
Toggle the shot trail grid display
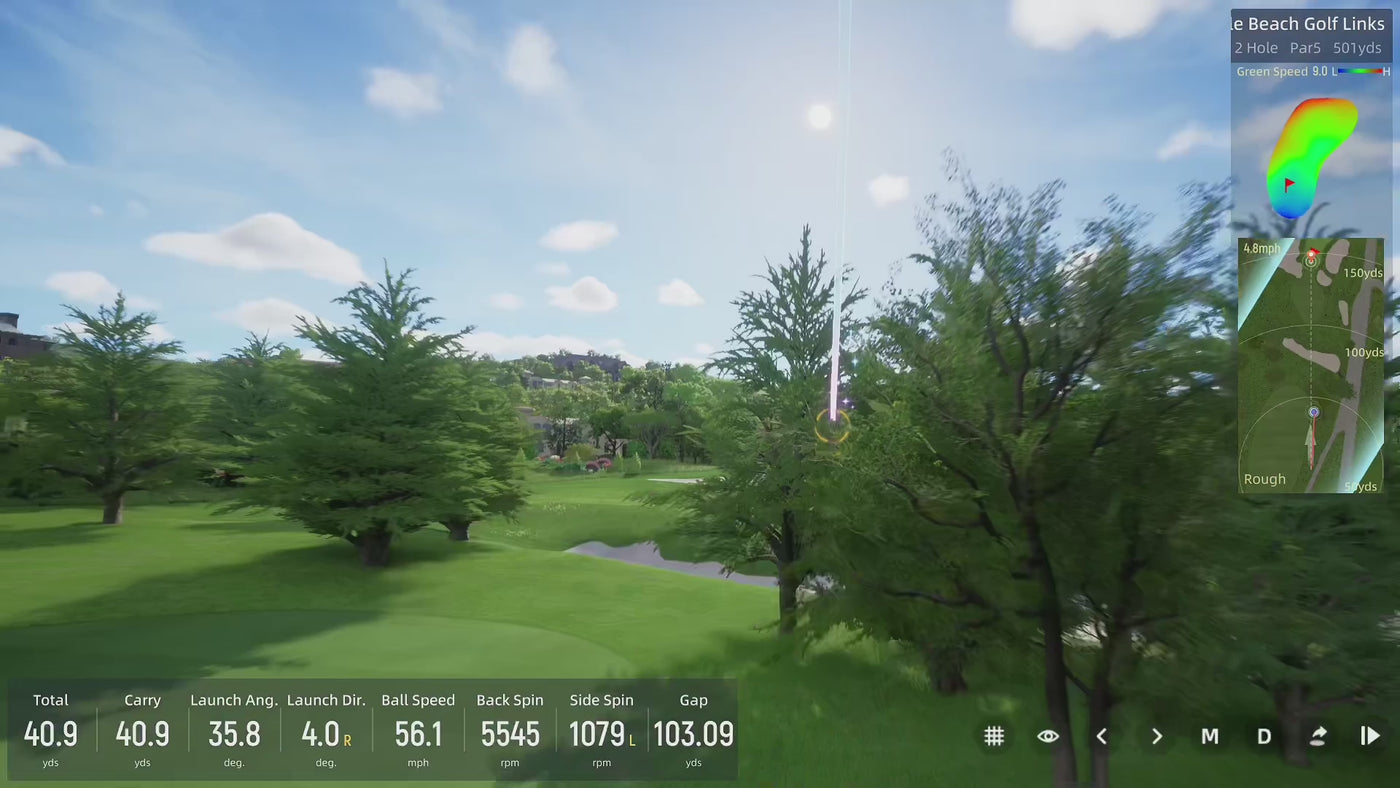point(994,735)
